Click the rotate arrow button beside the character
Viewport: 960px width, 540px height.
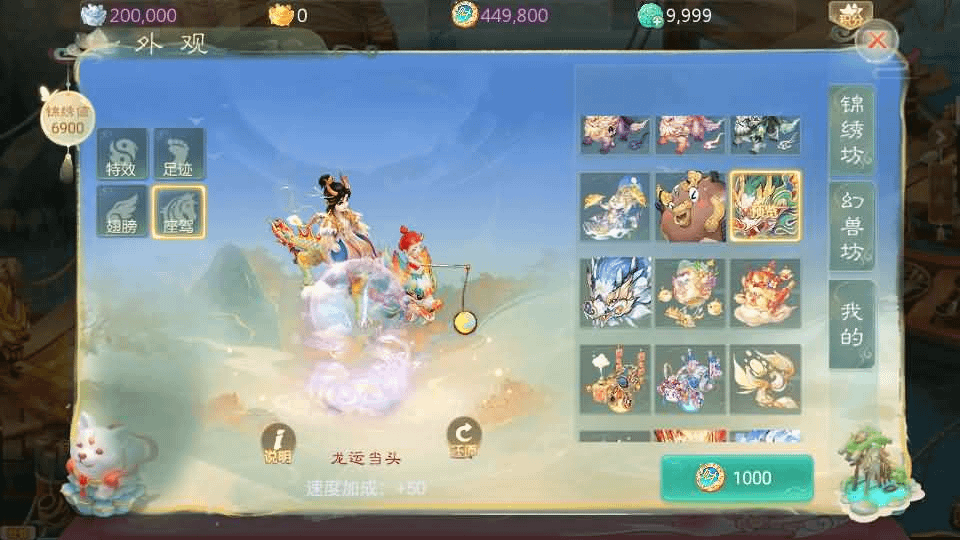coord(463,438)
